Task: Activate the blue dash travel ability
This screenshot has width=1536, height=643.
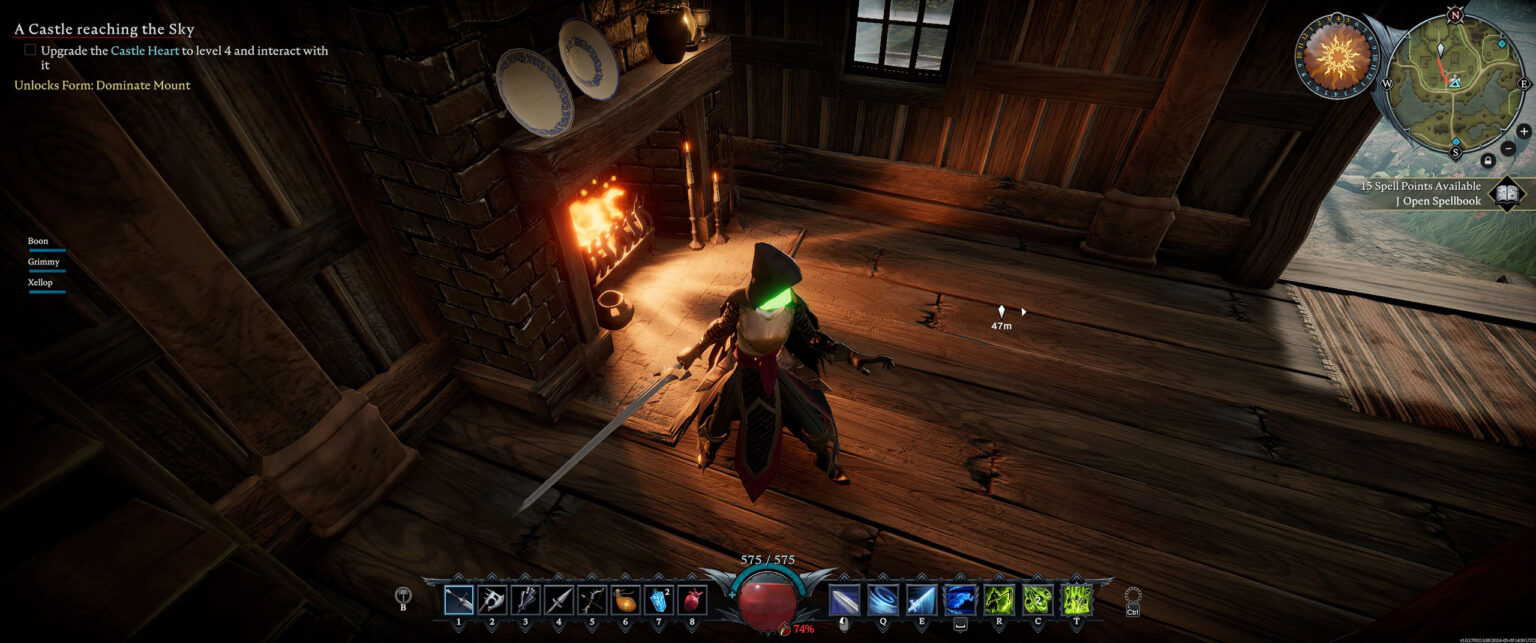Action: pyautogui.click(x=960, y=599)
